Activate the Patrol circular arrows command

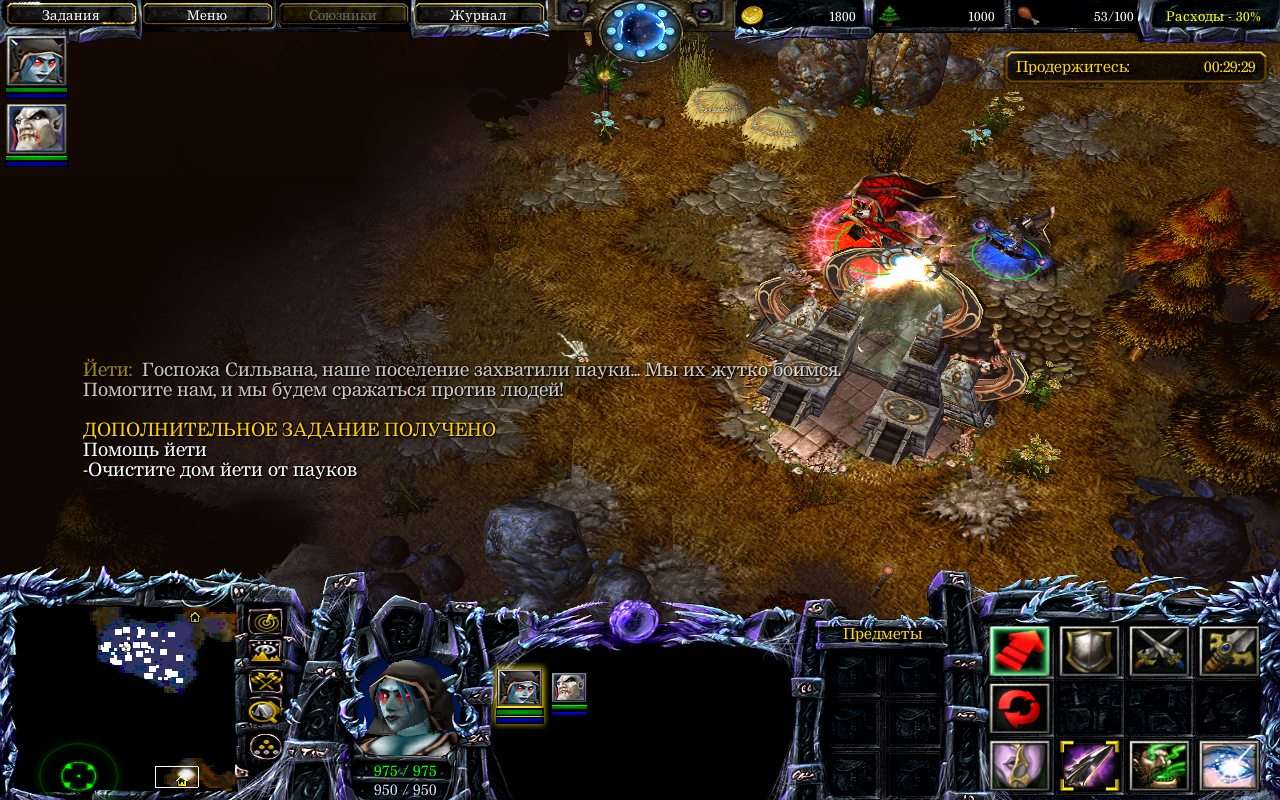tap(1020, 708)
